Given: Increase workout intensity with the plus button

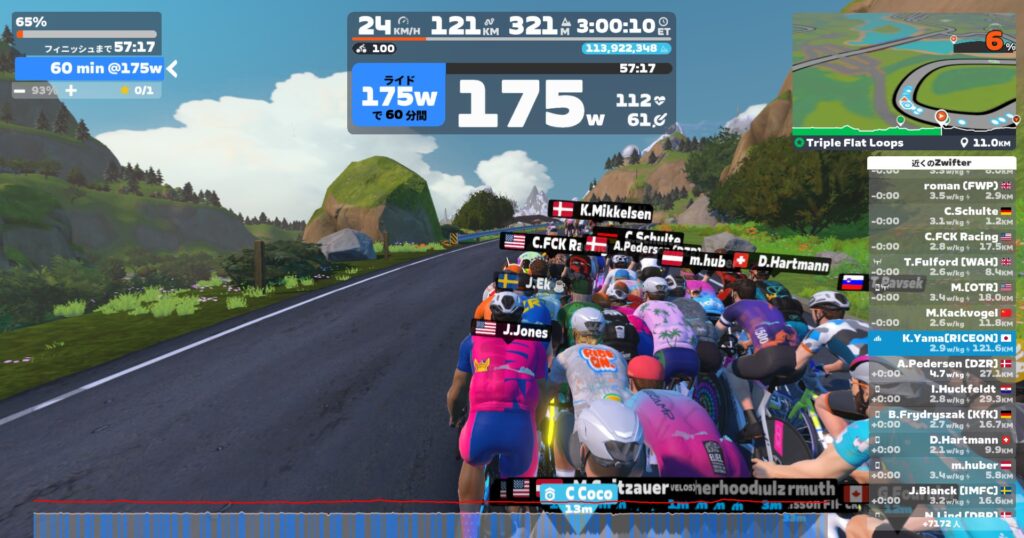Looking at the screenshot, I should pyautogui.click(x=71, y=90).
